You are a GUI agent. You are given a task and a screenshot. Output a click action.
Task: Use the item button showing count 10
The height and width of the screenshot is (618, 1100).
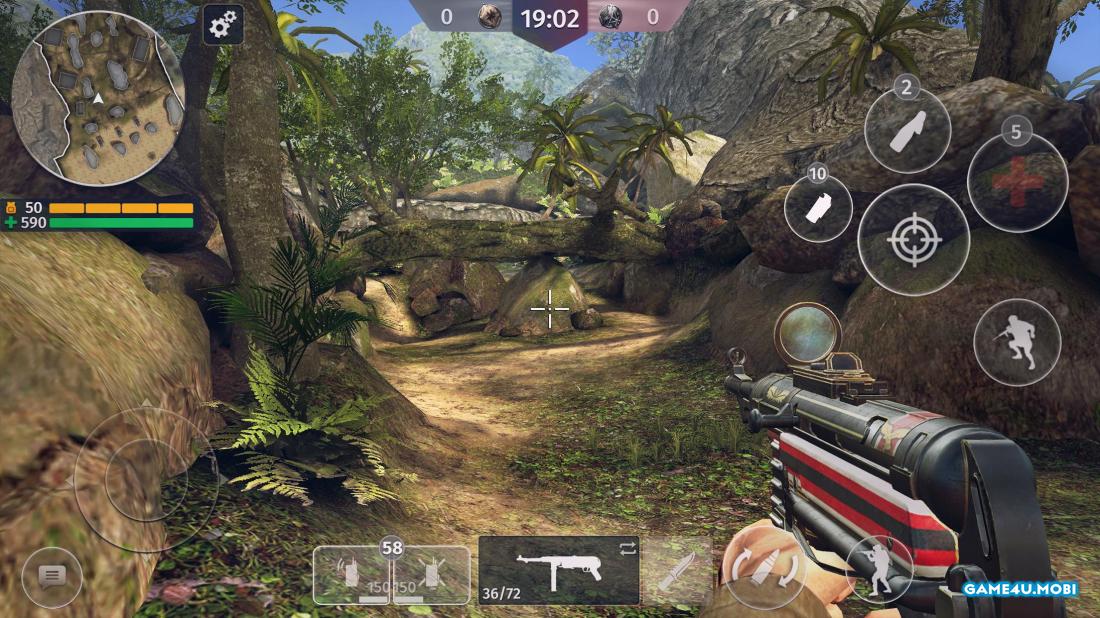coord(819,208)
